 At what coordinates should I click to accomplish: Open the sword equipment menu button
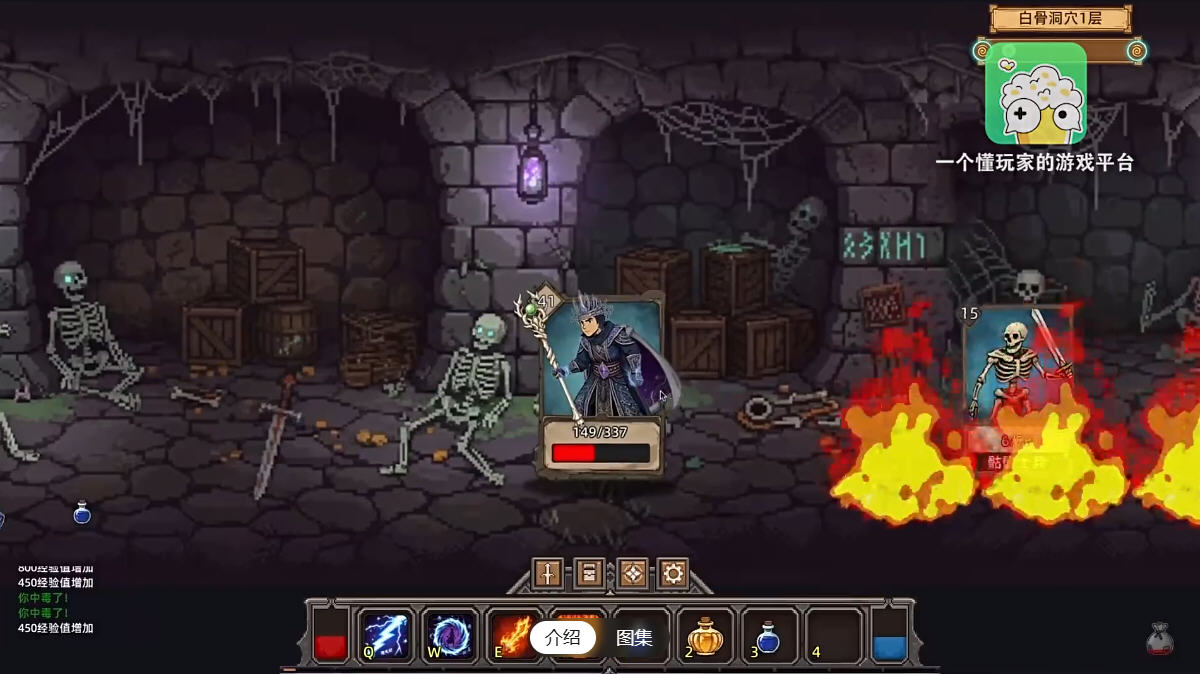point(548,573)
